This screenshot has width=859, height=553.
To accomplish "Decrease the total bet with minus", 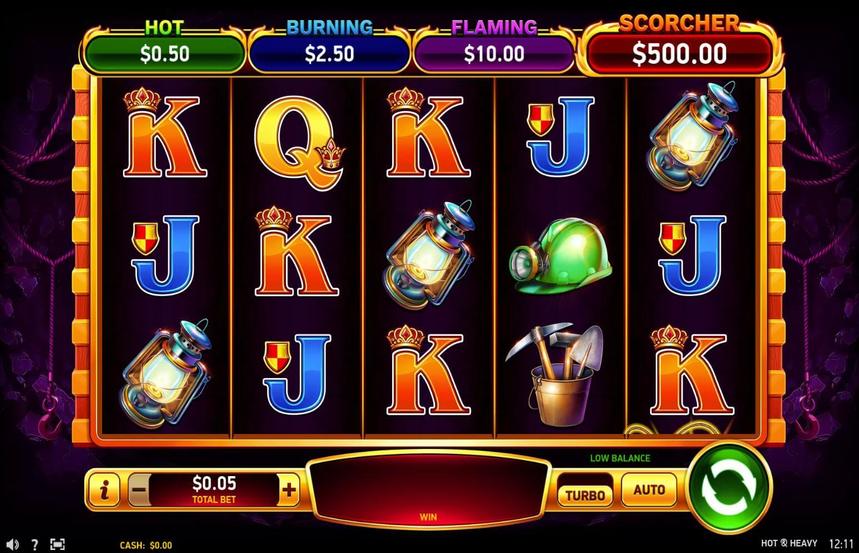I will tap(139, 490).
